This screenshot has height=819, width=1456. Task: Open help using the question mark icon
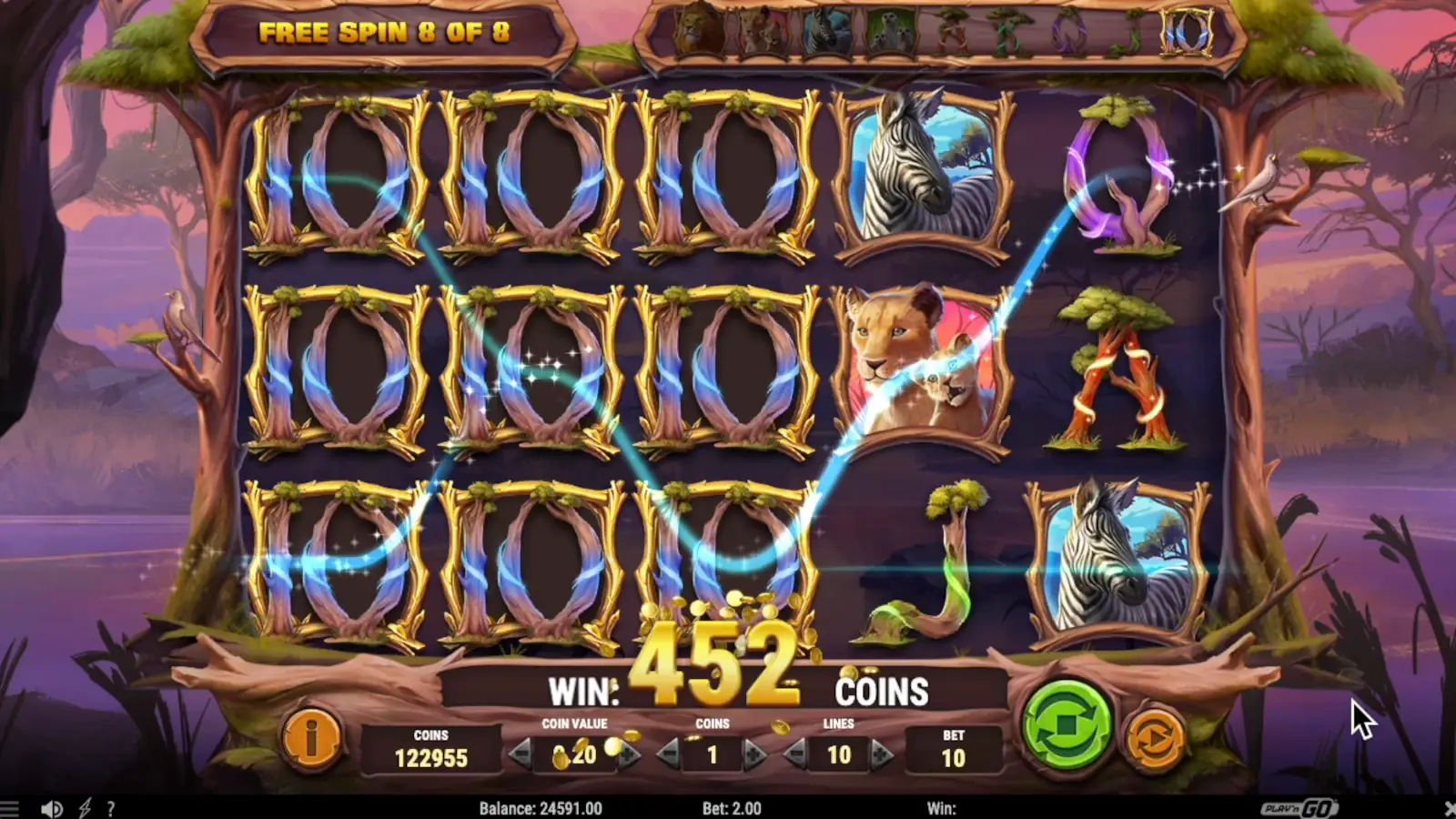point(111,808)
